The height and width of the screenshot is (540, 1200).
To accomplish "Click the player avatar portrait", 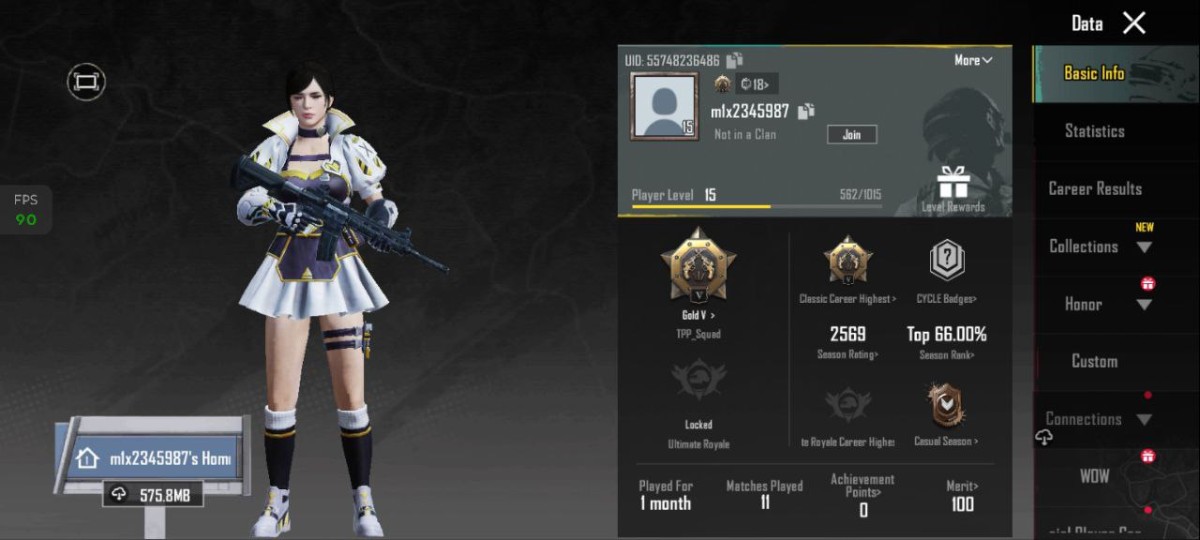I will pos(664,106).
